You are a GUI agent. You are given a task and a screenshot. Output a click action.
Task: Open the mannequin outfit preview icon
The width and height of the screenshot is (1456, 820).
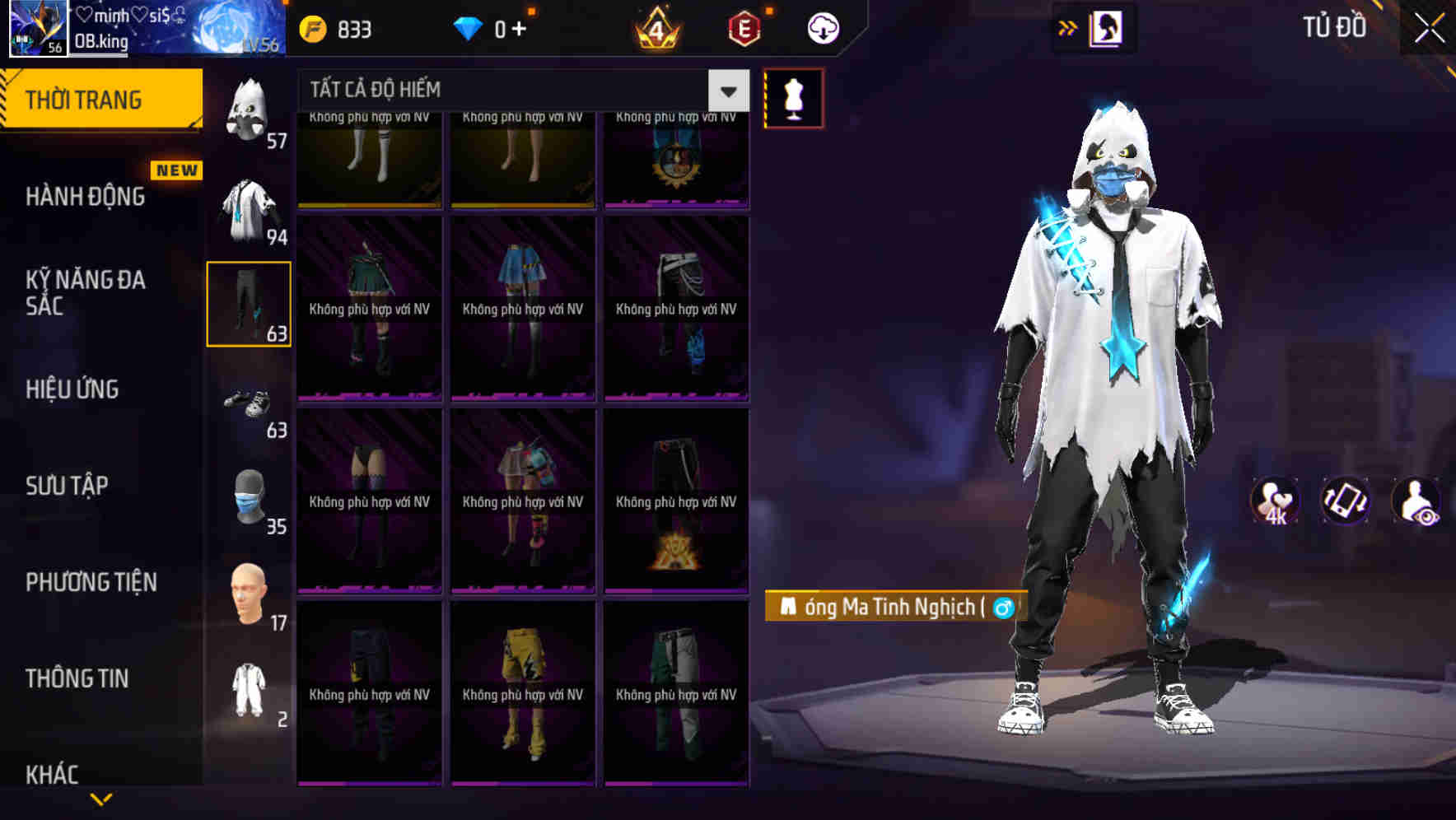792,97
